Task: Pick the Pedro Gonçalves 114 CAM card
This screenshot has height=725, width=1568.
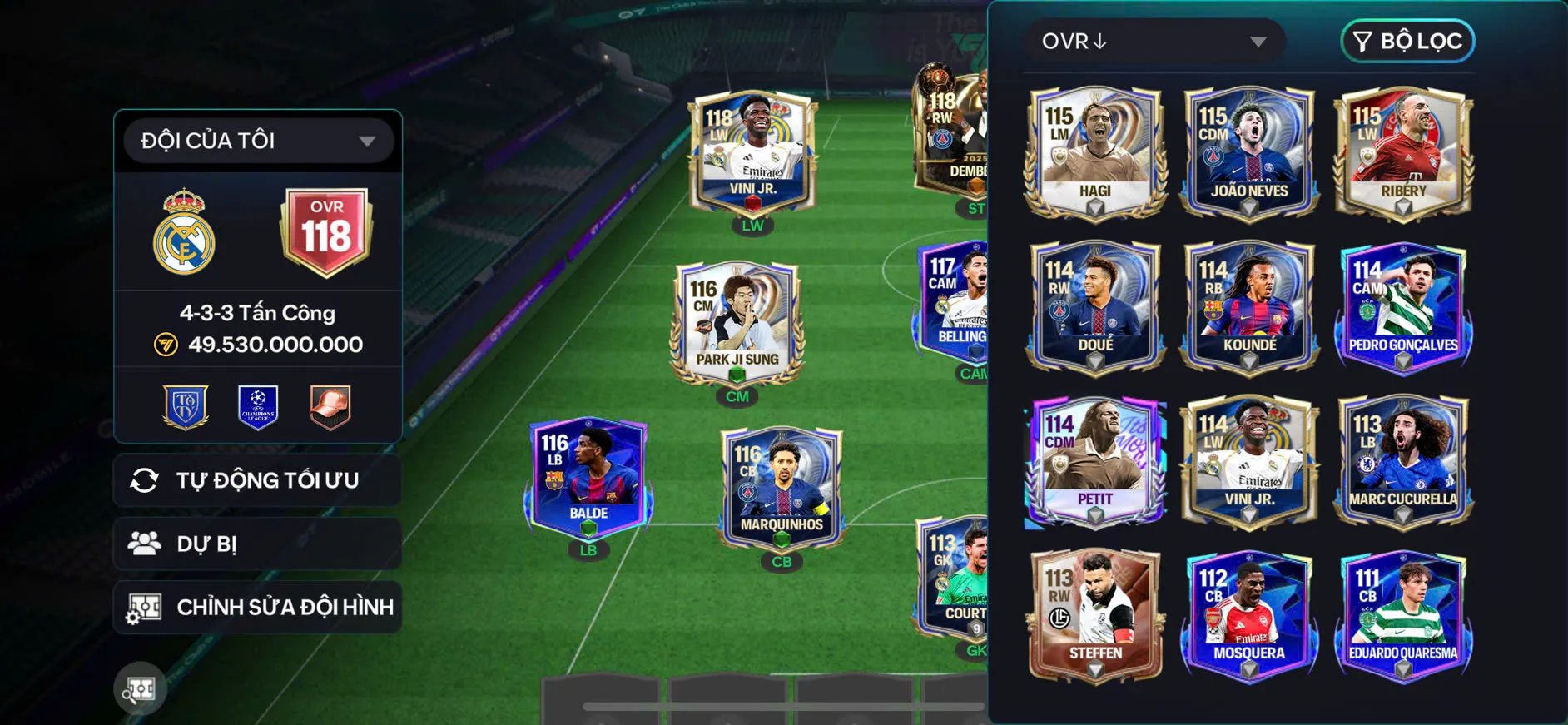Action: click(1403, 306)
